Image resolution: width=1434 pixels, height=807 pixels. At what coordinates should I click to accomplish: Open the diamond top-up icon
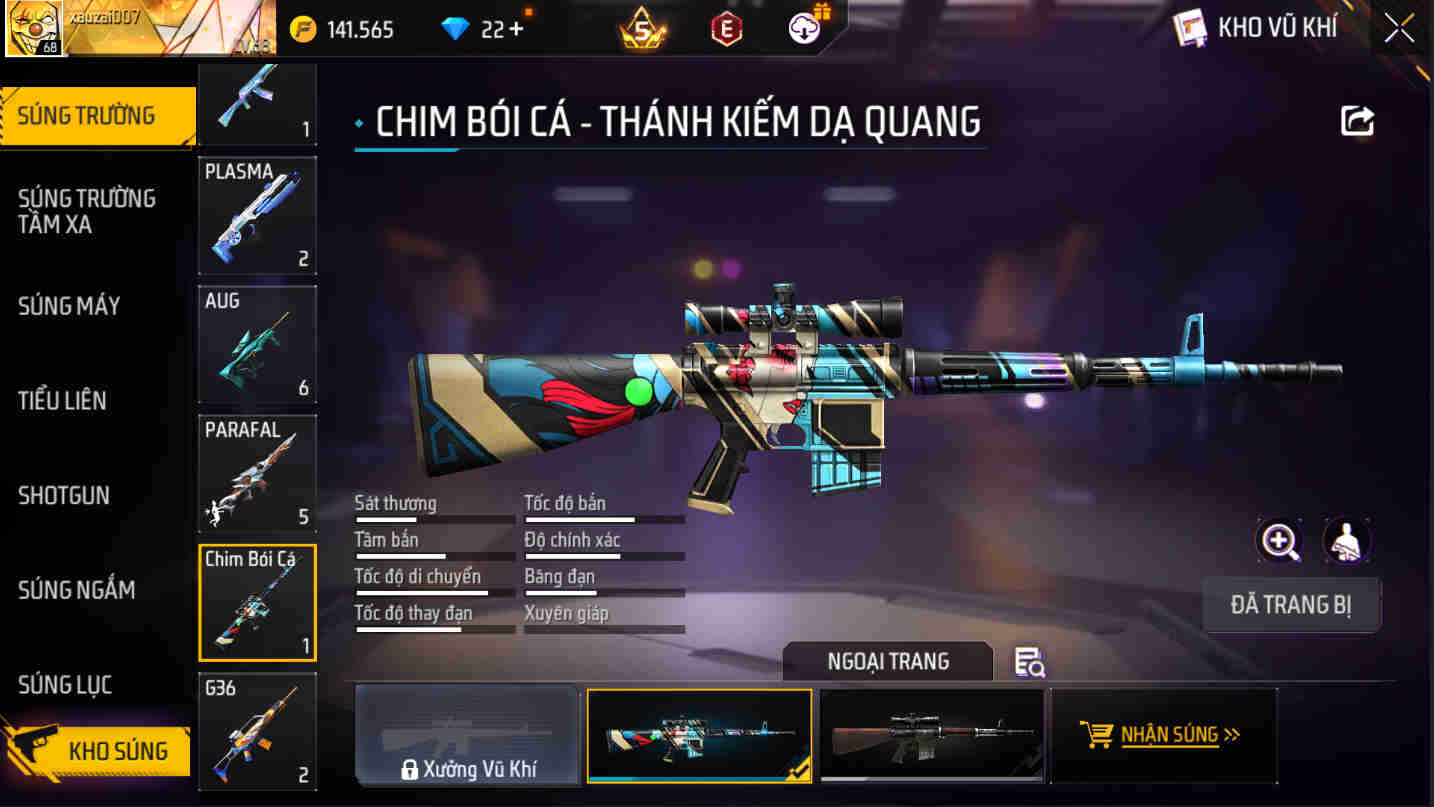(455, 28)
